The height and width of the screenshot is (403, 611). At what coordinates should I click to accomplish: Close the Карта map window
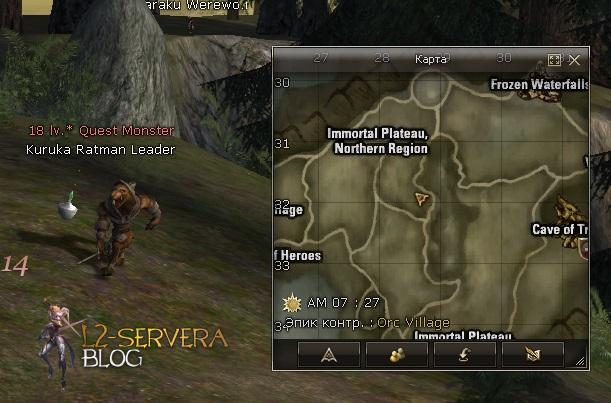(575, 60)
